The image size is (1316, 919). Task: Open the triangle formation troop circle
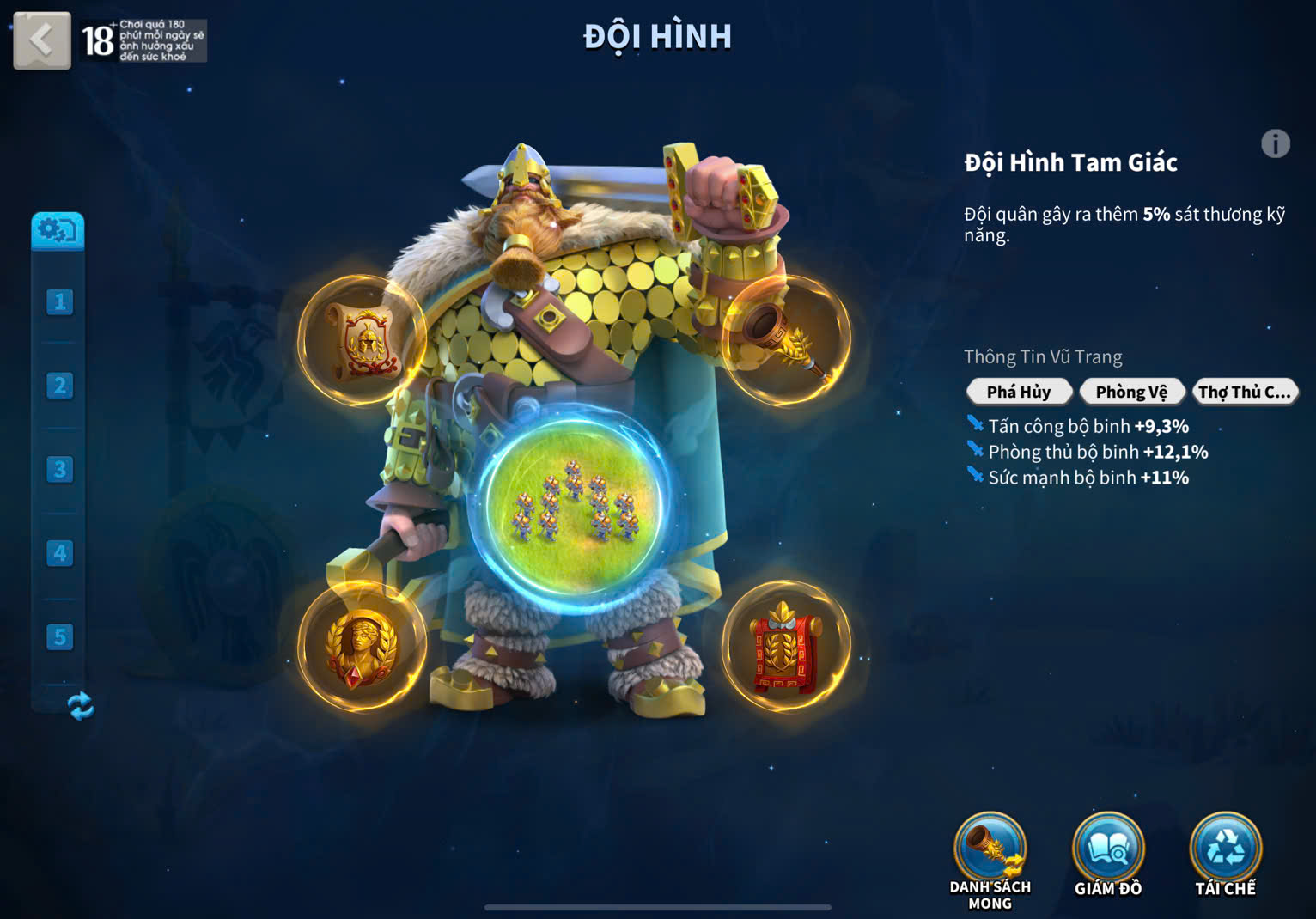tap(572, 503)
